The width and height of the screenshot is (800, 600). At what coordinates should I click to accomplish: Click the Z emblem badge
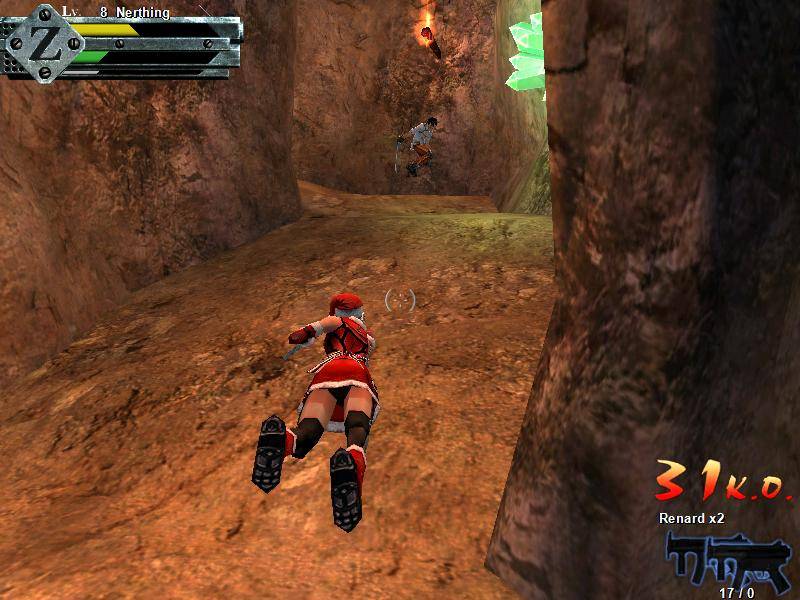41,40
